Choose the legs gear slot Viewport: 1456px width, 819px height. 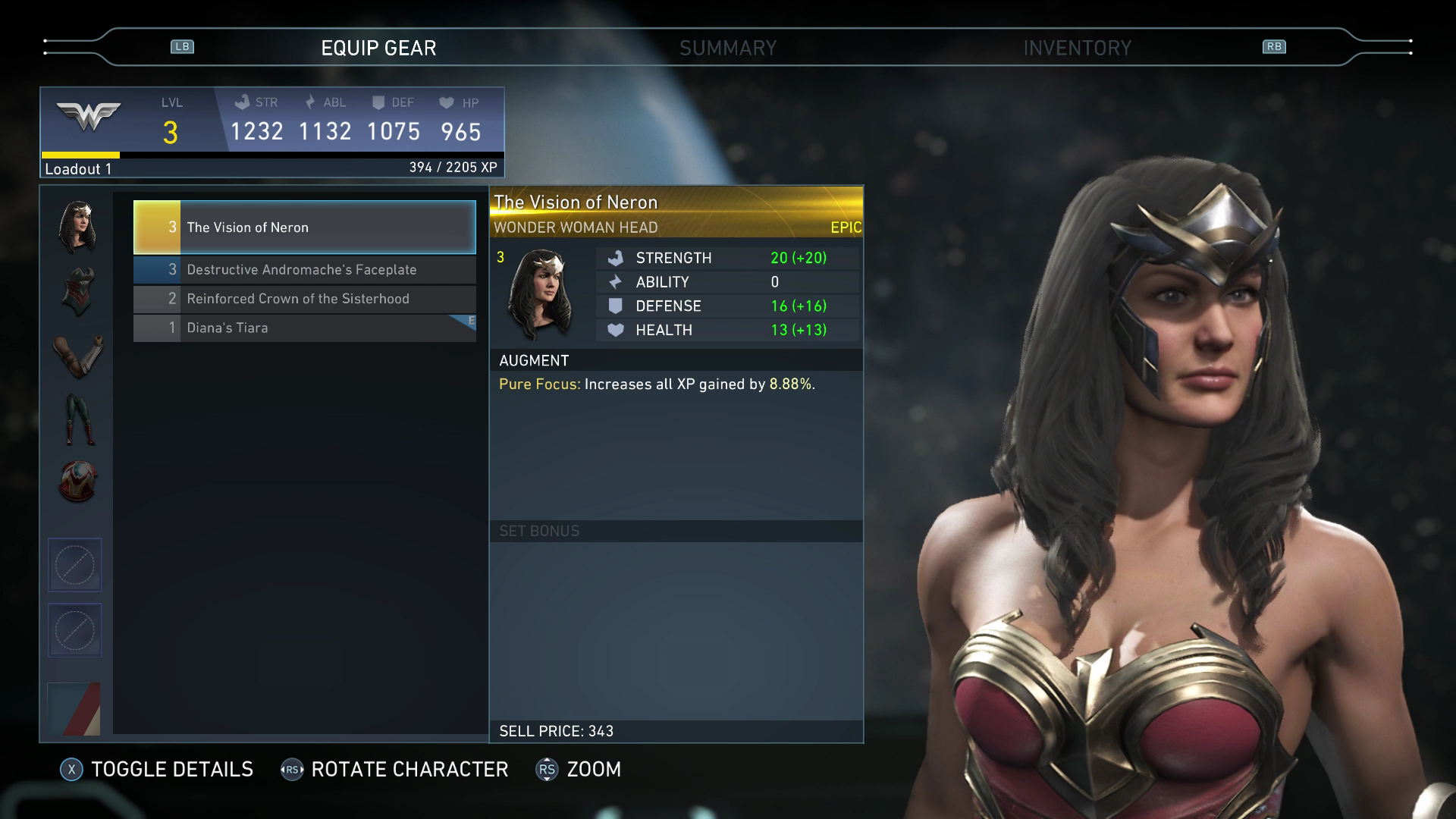(x=77, y=419)
